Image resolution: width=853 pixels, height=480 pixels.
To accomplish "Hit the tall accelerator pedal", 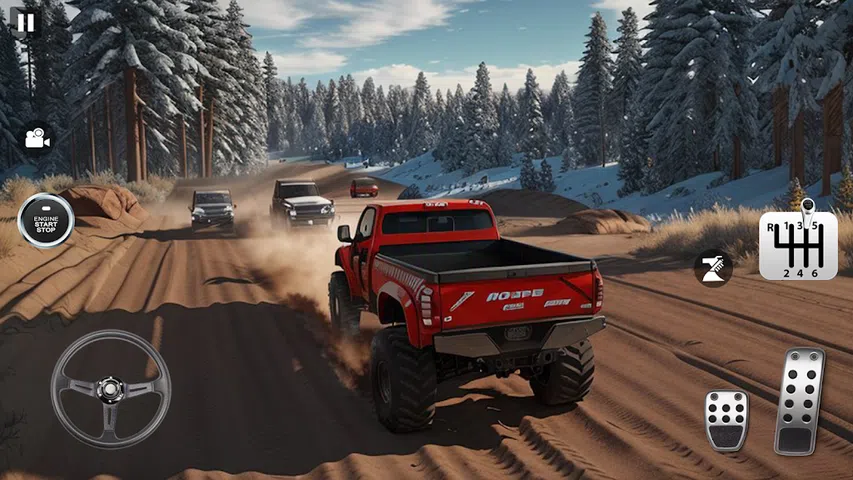I will 799,401.
